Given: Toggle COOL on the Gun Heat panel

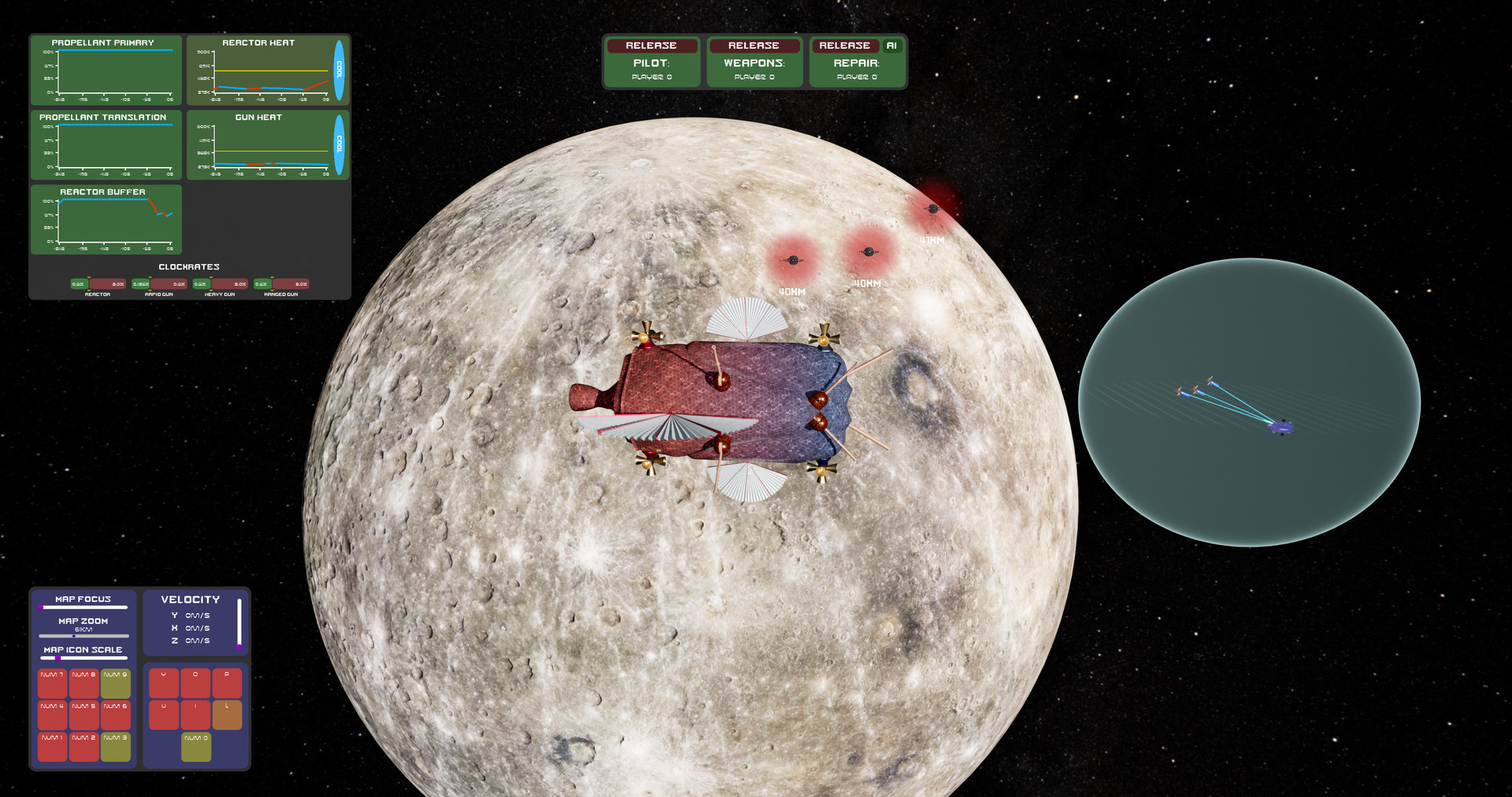Looking at the screenshot, I should pos(339,146).
